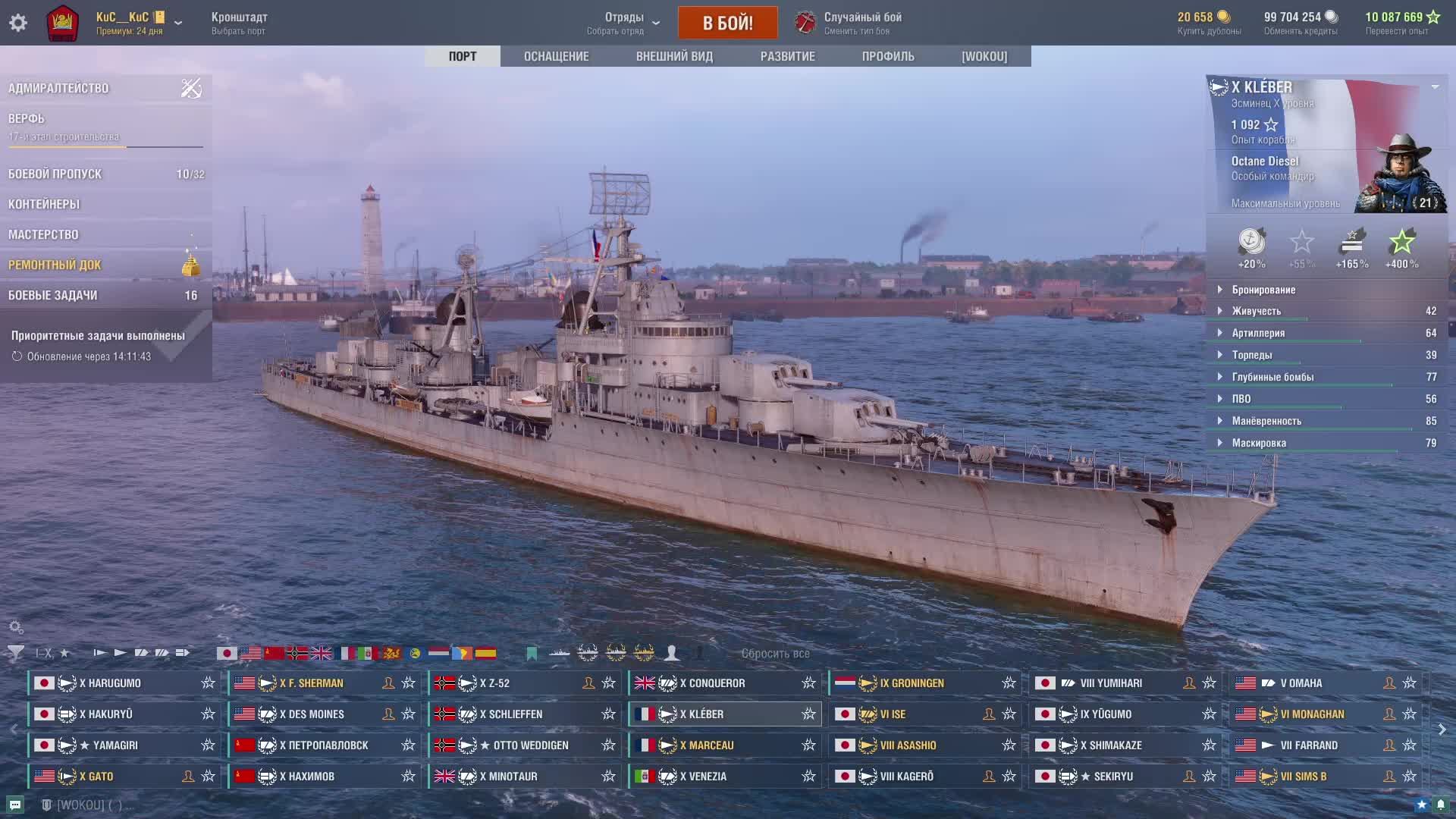Open the Адмиралтейство menu entry
Screen dimensions: 1456x819
coord(58,88)
